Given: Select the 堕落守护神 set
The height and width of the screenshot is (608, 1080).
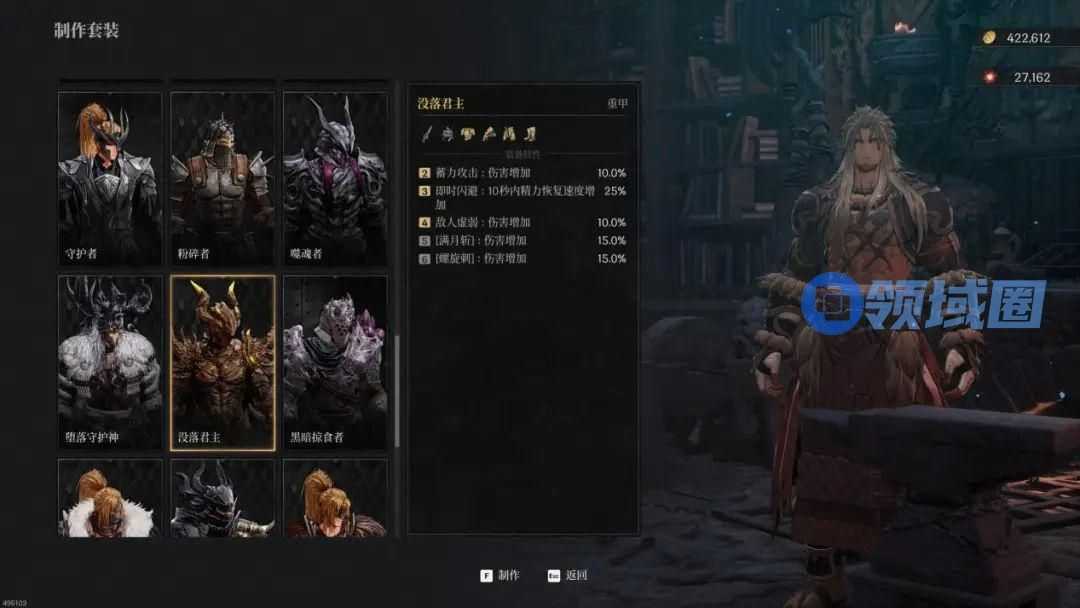Looking at the screenshot, I should [110, 362].
